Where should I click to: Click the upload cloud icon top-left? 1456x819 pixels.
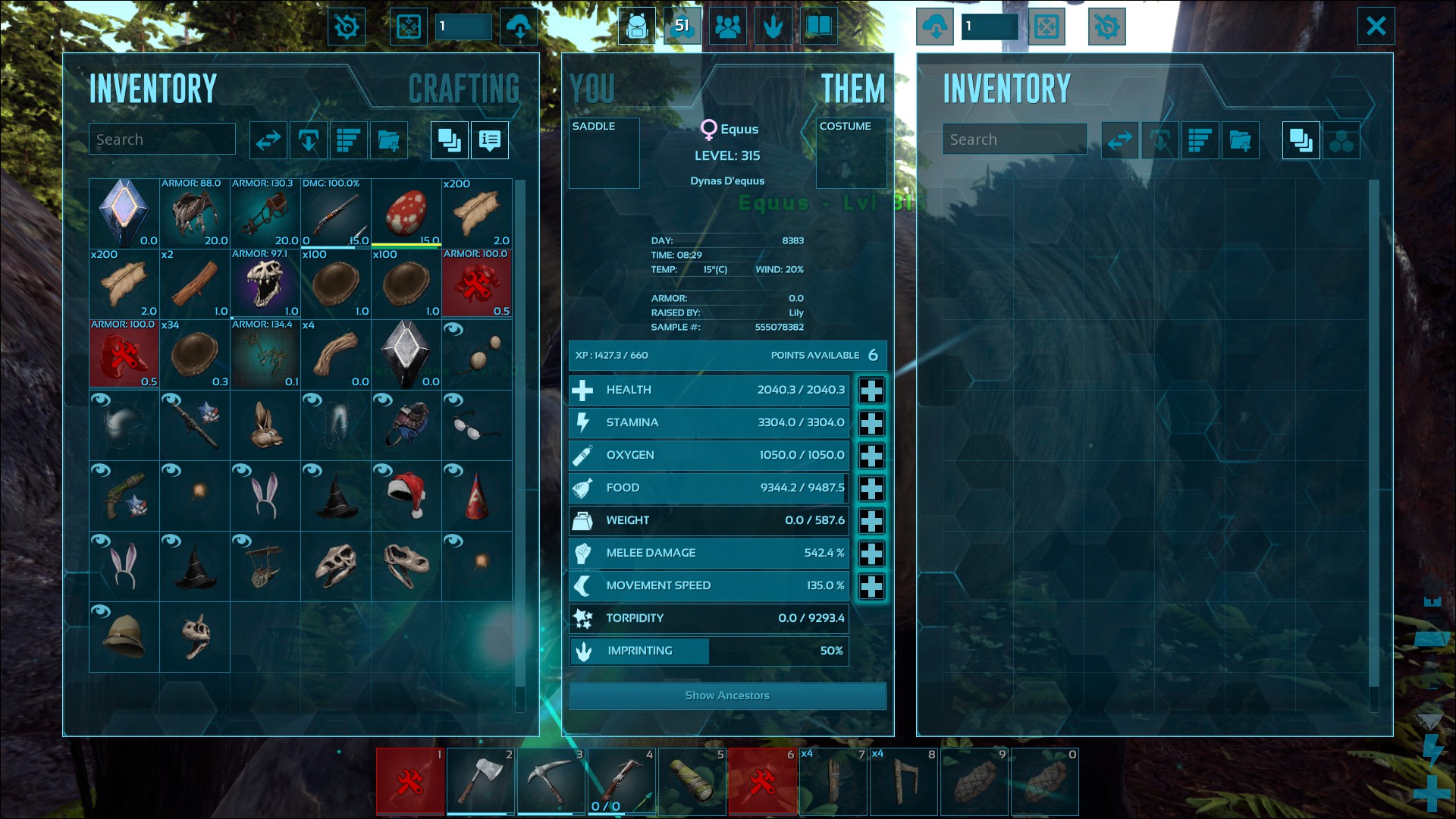point(519,25)
